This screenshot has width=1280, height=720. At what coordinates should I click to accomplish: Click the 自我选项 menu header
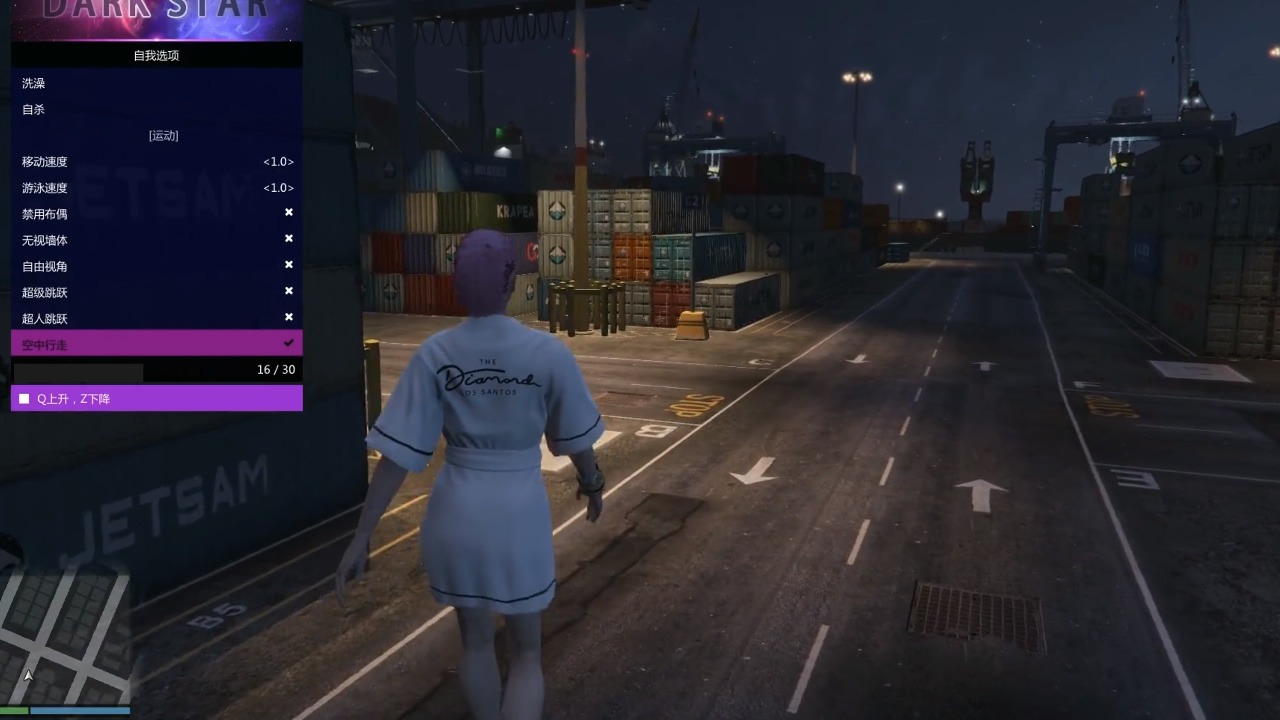(156, 55)
